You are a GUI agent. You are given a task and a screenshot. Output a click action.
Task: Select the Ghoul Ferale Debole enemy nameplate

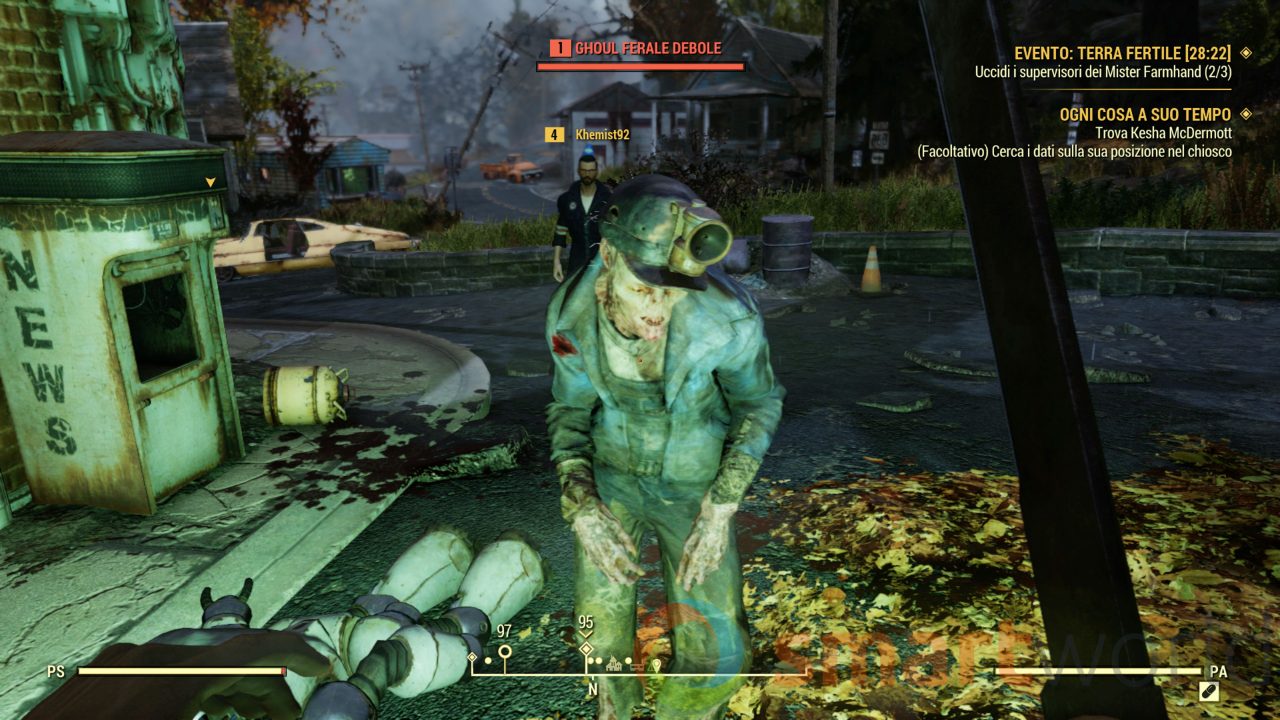647,48
